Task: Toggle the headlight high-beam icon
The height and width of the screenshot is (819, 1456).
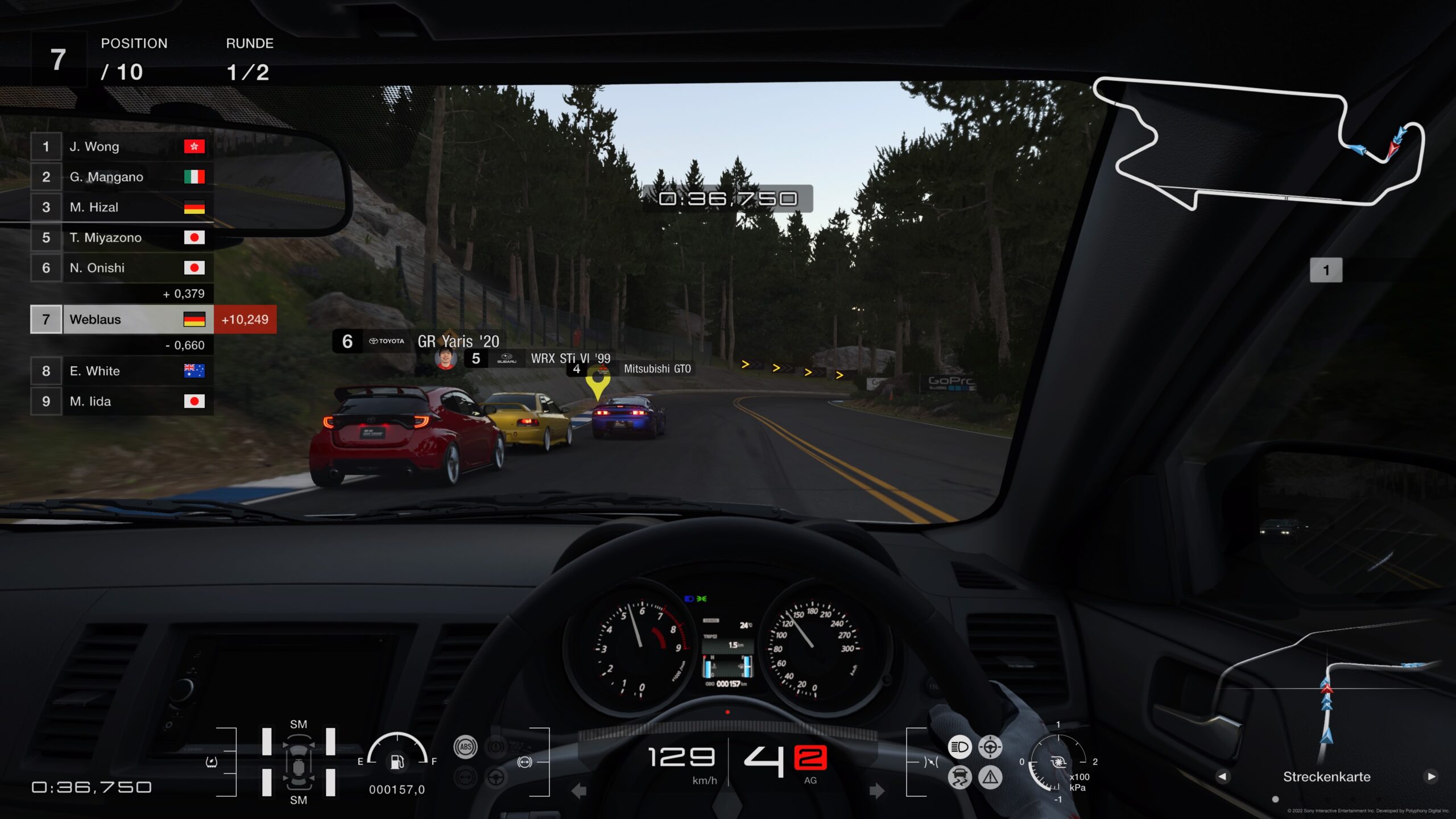Action: click(x=960, y=747)
